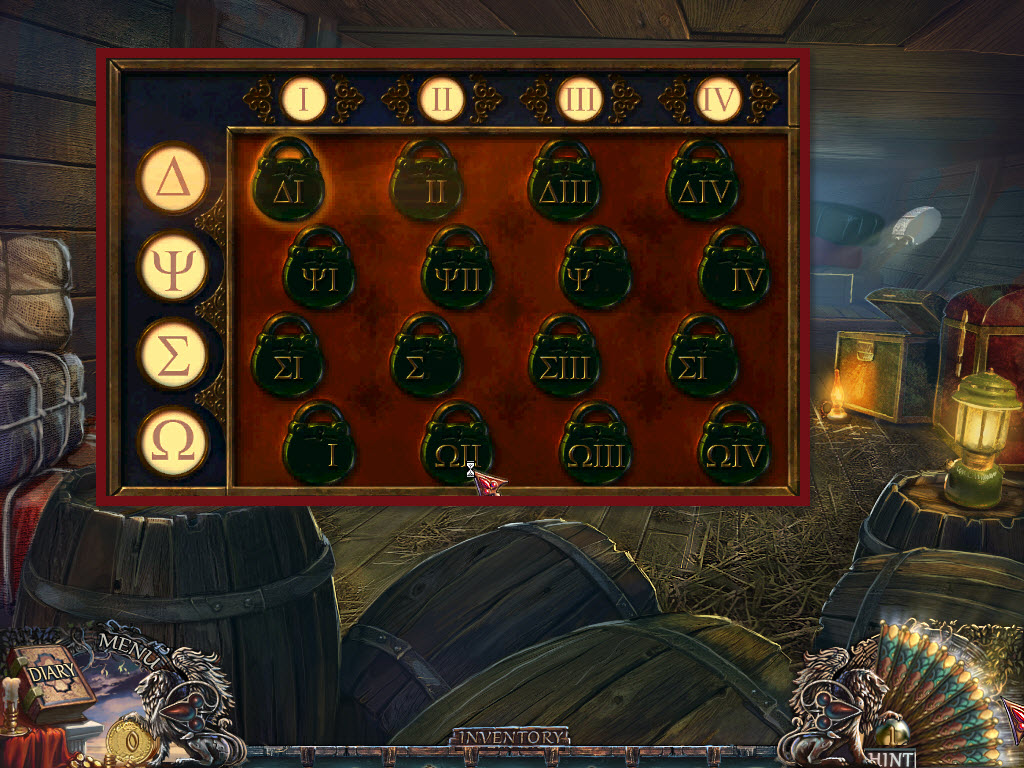The height and width of the screenshot is (768, 1024).
Task: Activate the round Roman numeral III button
Action: (580, 99)
